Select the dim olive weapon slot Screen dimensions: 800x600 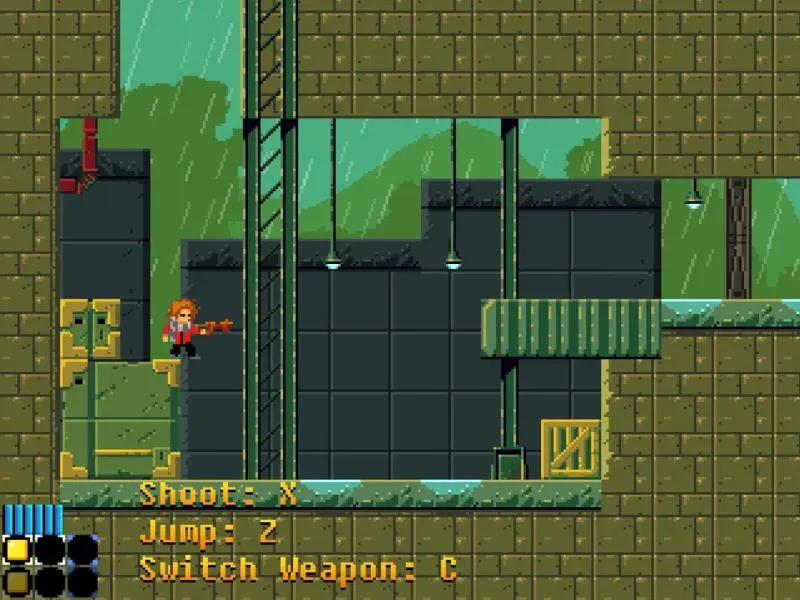pos(17,581)
